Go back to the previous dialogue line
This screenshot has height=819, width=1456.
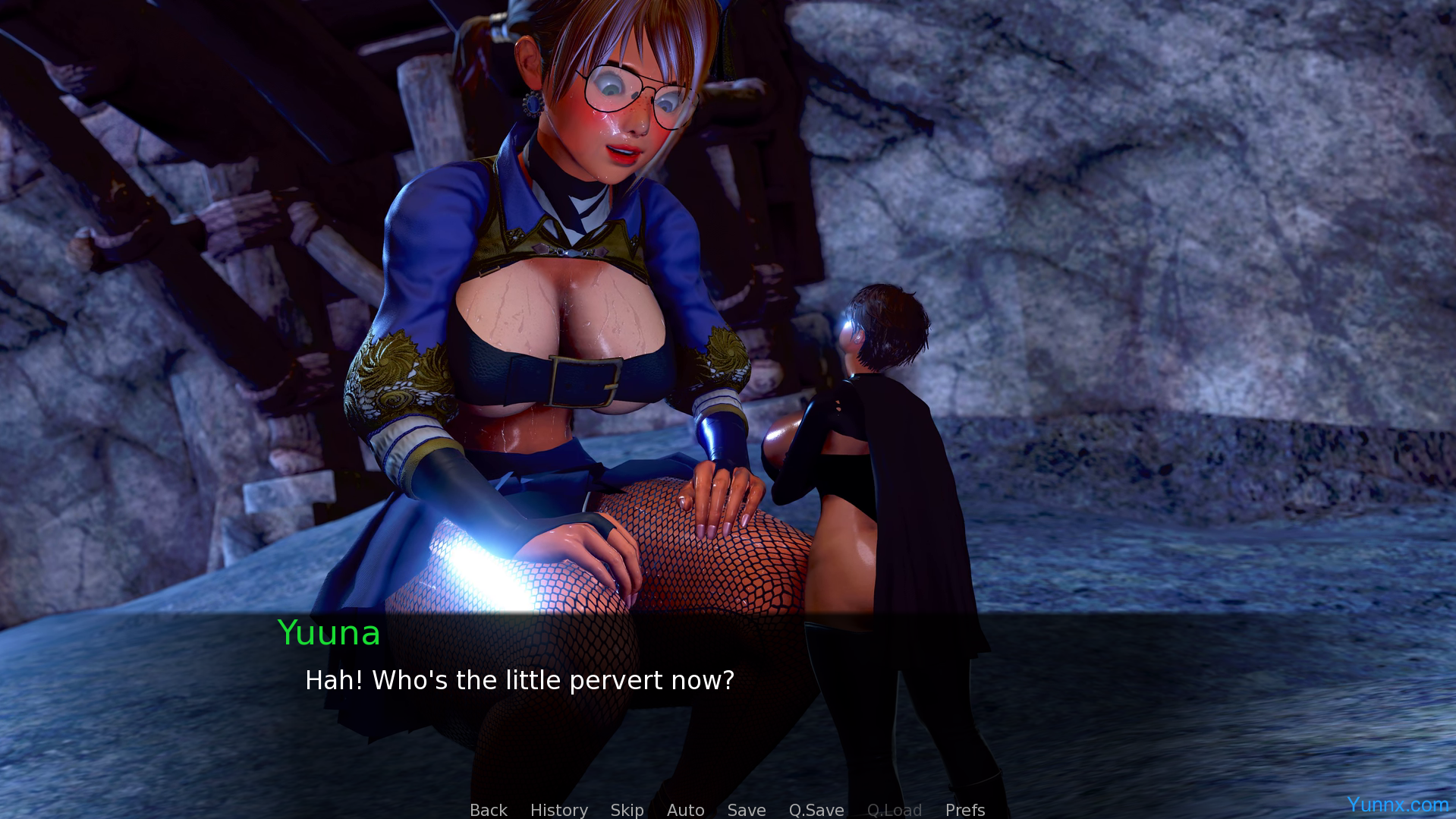coord(488,810)
